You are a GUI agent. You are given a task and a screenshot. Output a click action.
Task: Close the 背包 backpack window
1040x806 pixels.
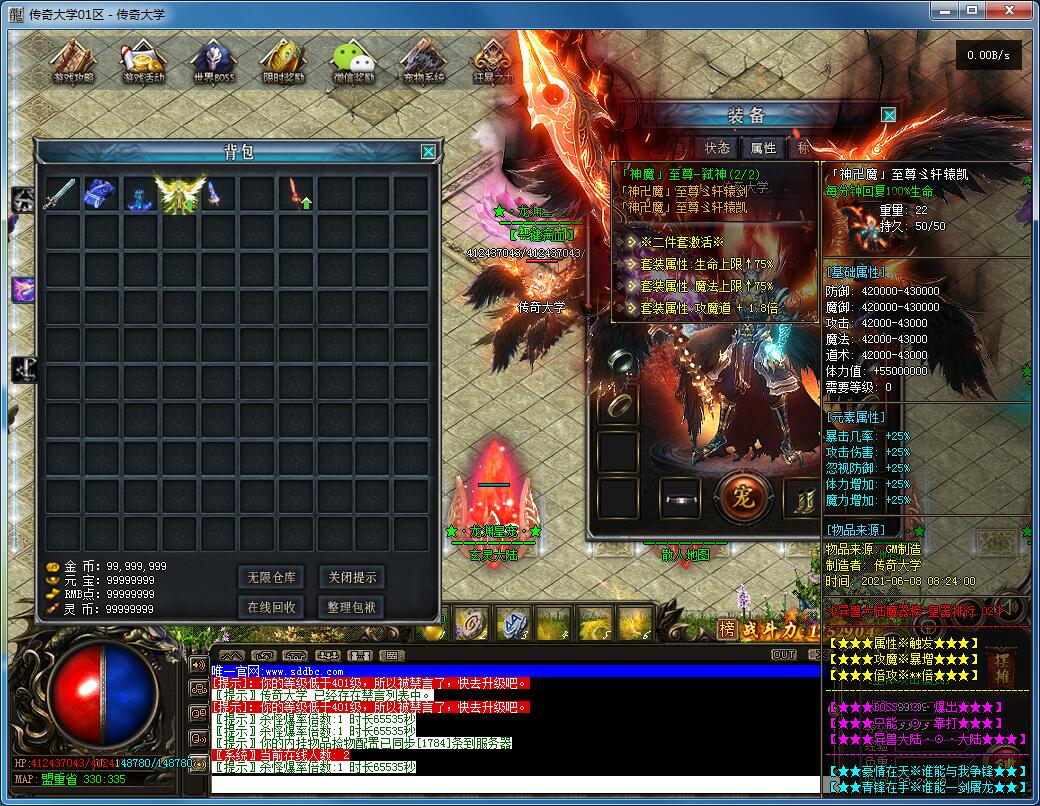pyautogui.click(x=428, y=152)
